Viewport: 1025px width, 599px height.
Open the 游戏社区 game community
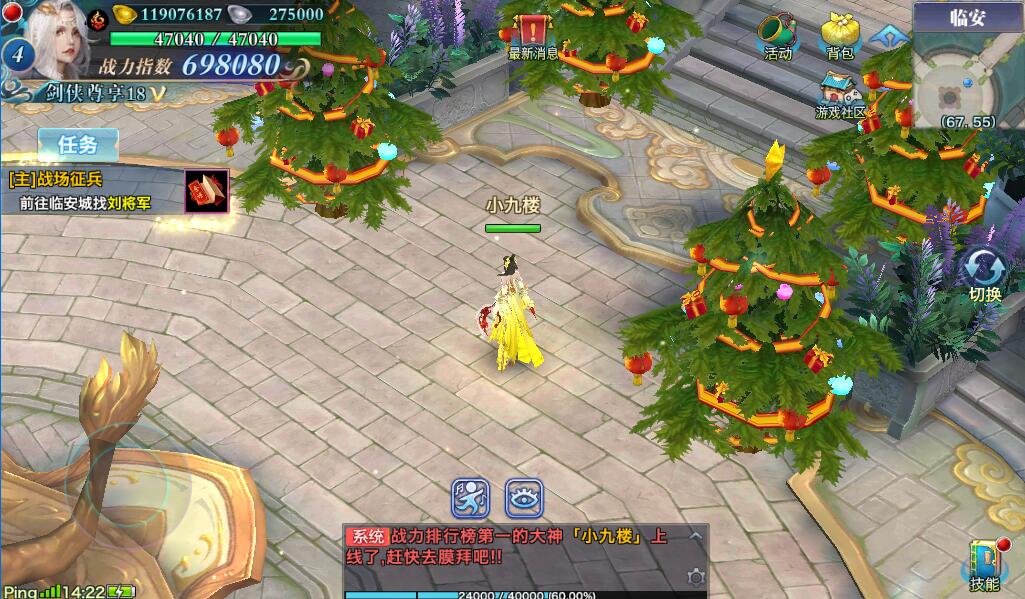click(x=839, y=96)
